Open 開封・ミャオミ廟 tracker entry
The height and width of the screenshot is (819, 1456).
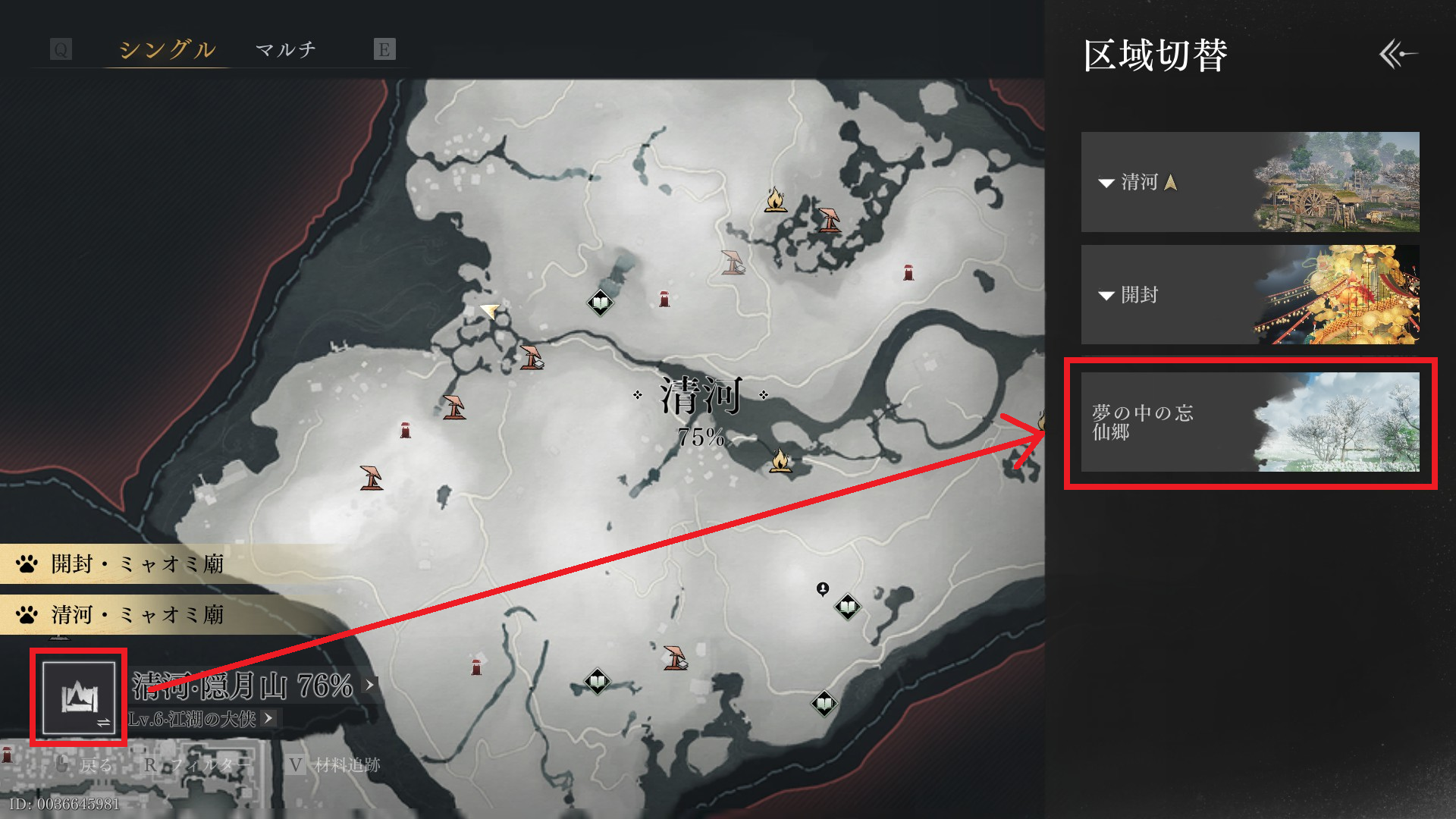(136, 564)
